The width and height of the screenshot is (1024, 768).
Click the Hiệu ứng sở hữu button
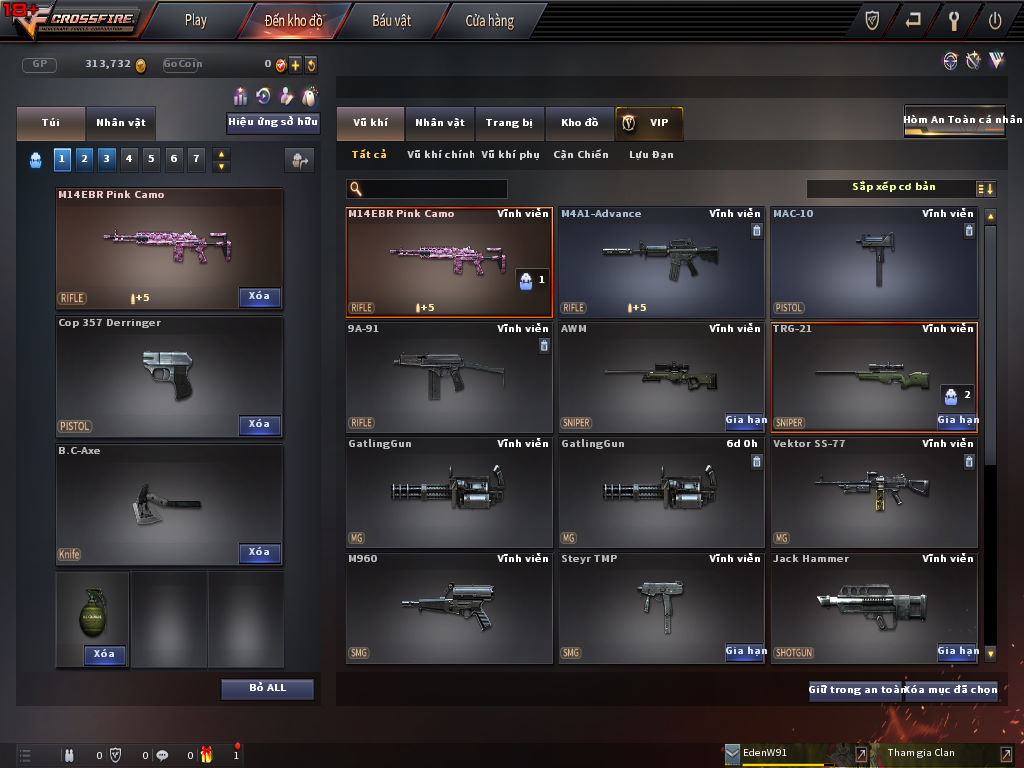pos(273,122)
